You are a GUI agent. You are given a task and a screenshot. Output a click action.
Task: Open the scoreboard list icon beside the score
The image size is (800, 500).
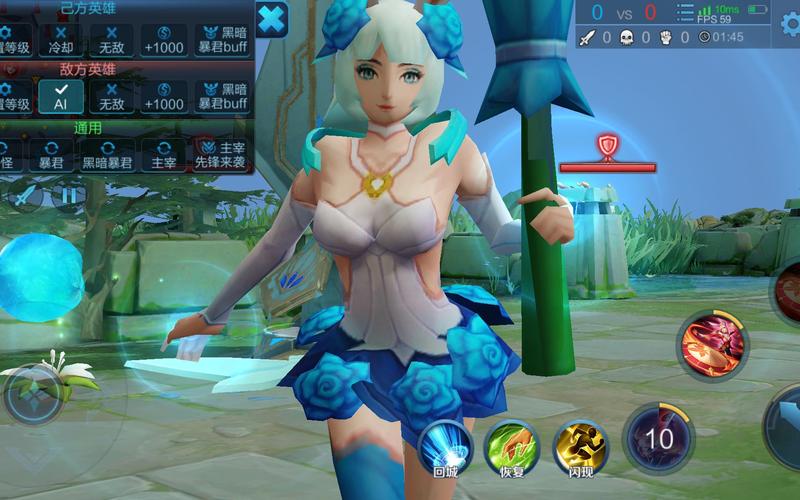(x=685, y=12)
